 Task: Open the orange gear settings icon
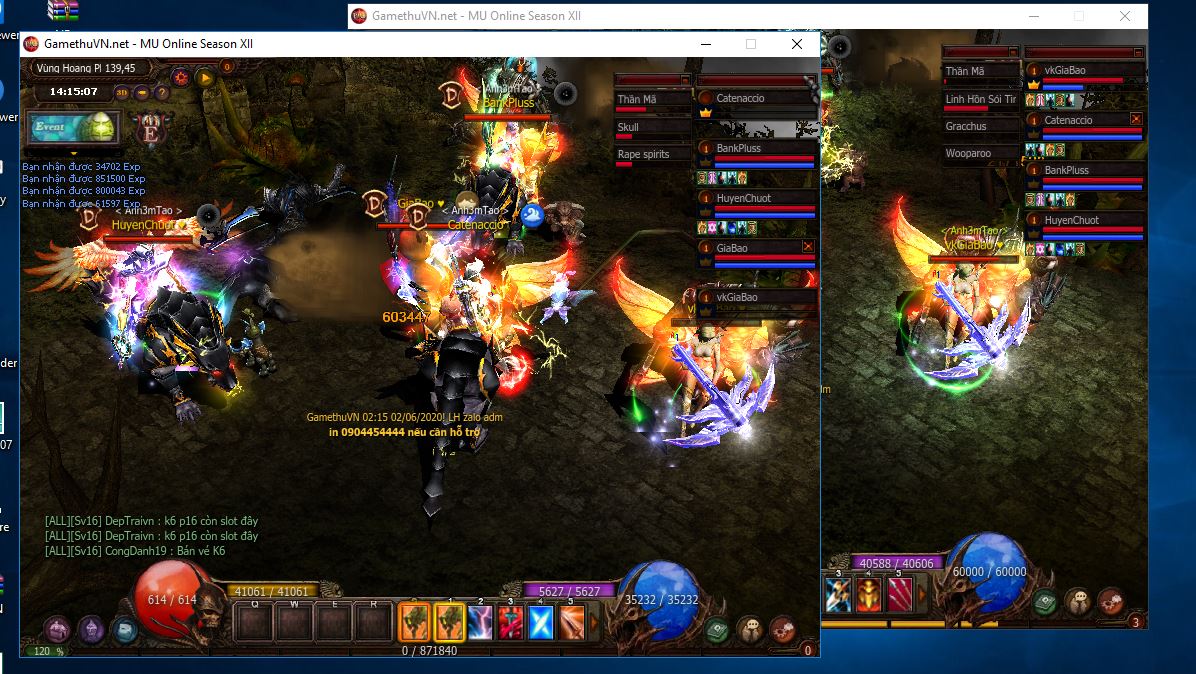(181, 76)
